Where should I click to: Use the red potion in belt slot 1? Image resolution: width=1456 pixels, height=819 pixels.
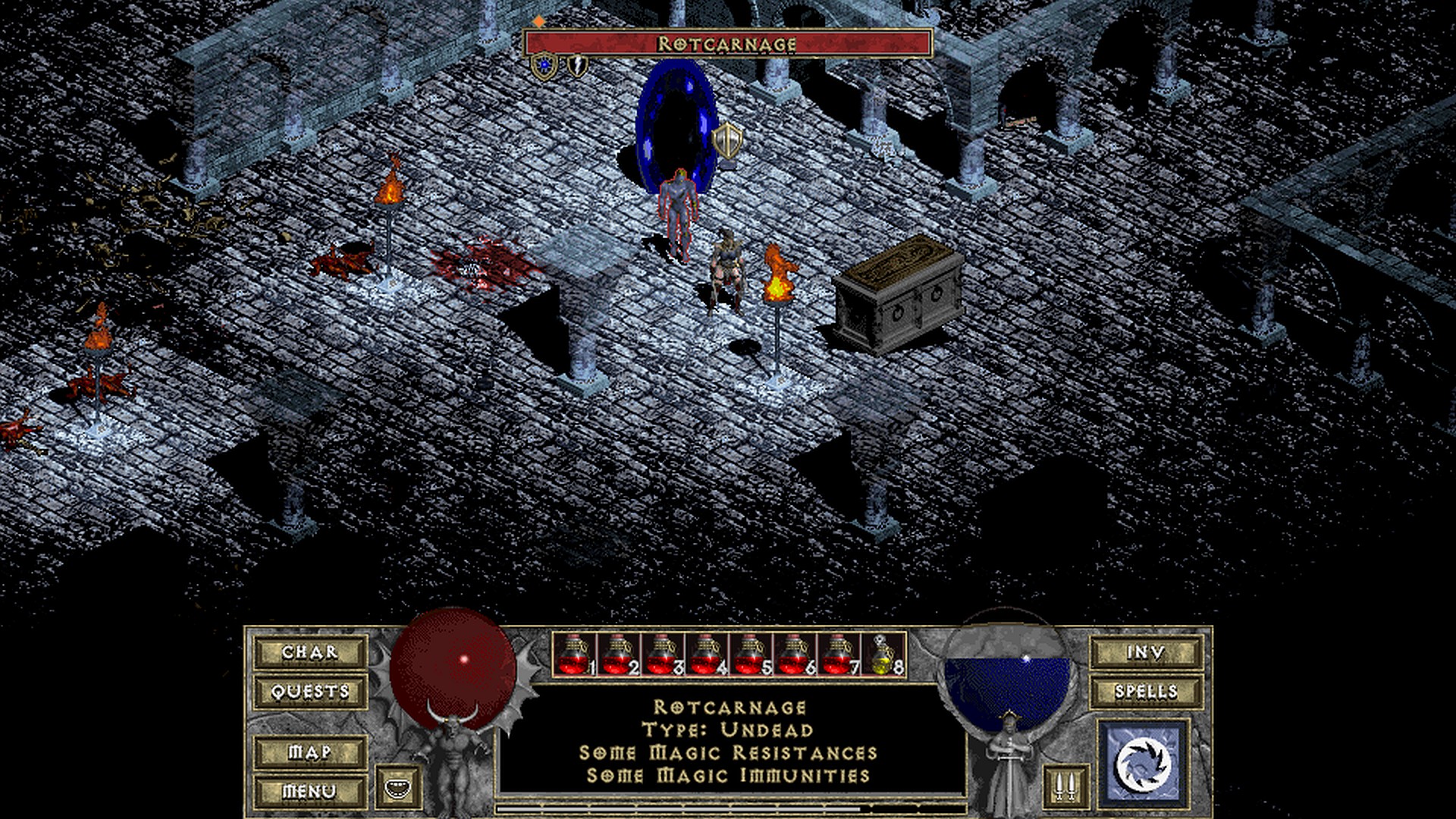coord(575,654)
